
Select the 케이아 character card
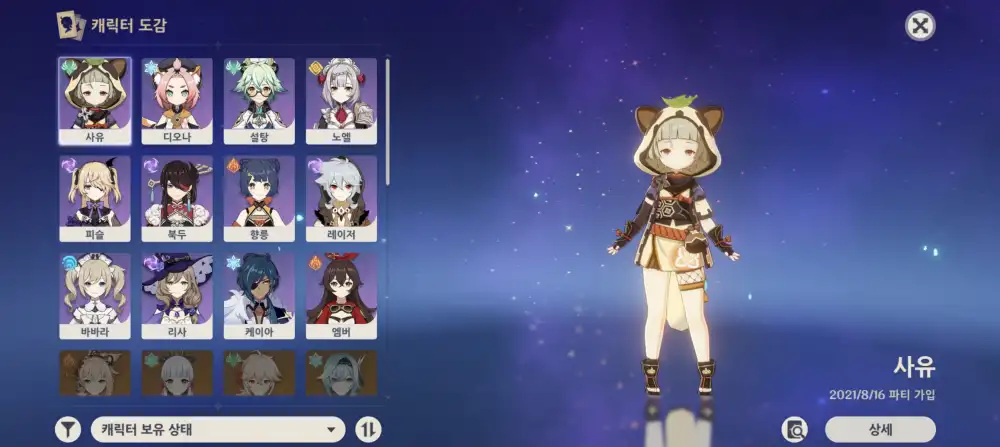point(259,295)
